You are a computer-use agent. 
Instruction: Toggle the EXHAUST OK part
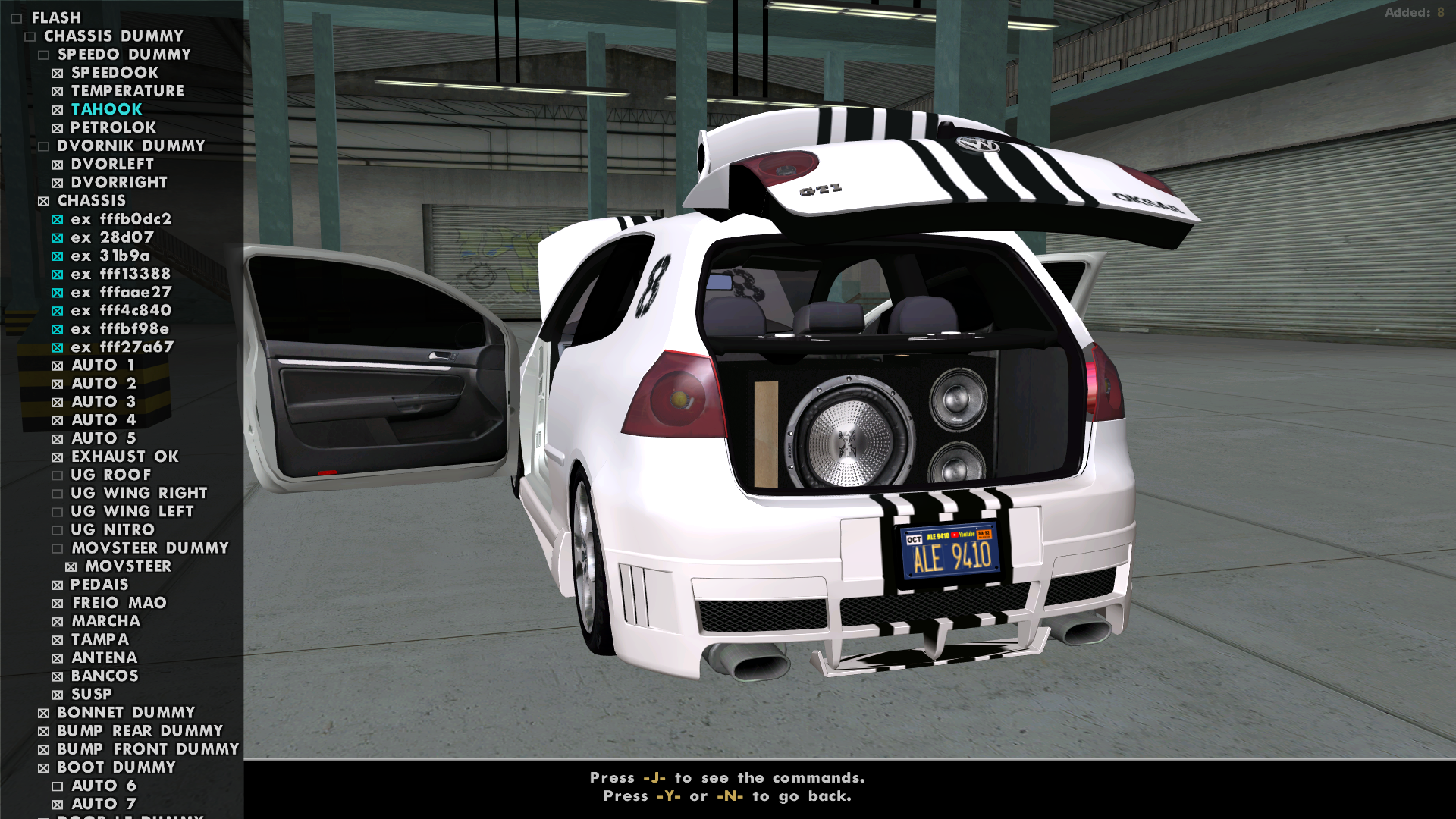coord(59,457)
